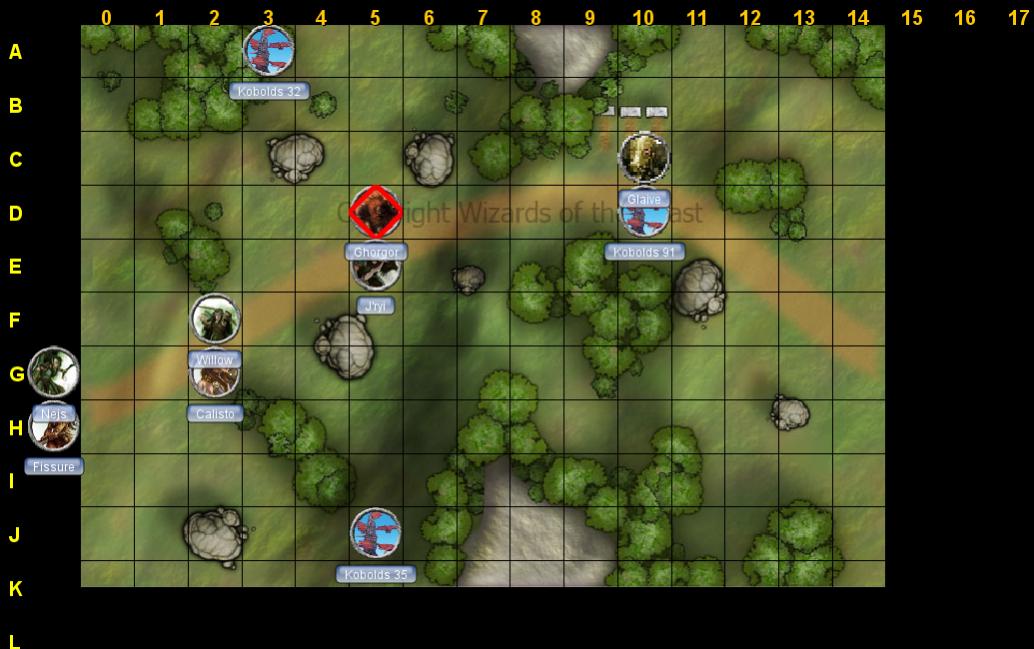Select the Glaive character token
The width and height of the screenshot is (1034, 649).
pos(644,158)
